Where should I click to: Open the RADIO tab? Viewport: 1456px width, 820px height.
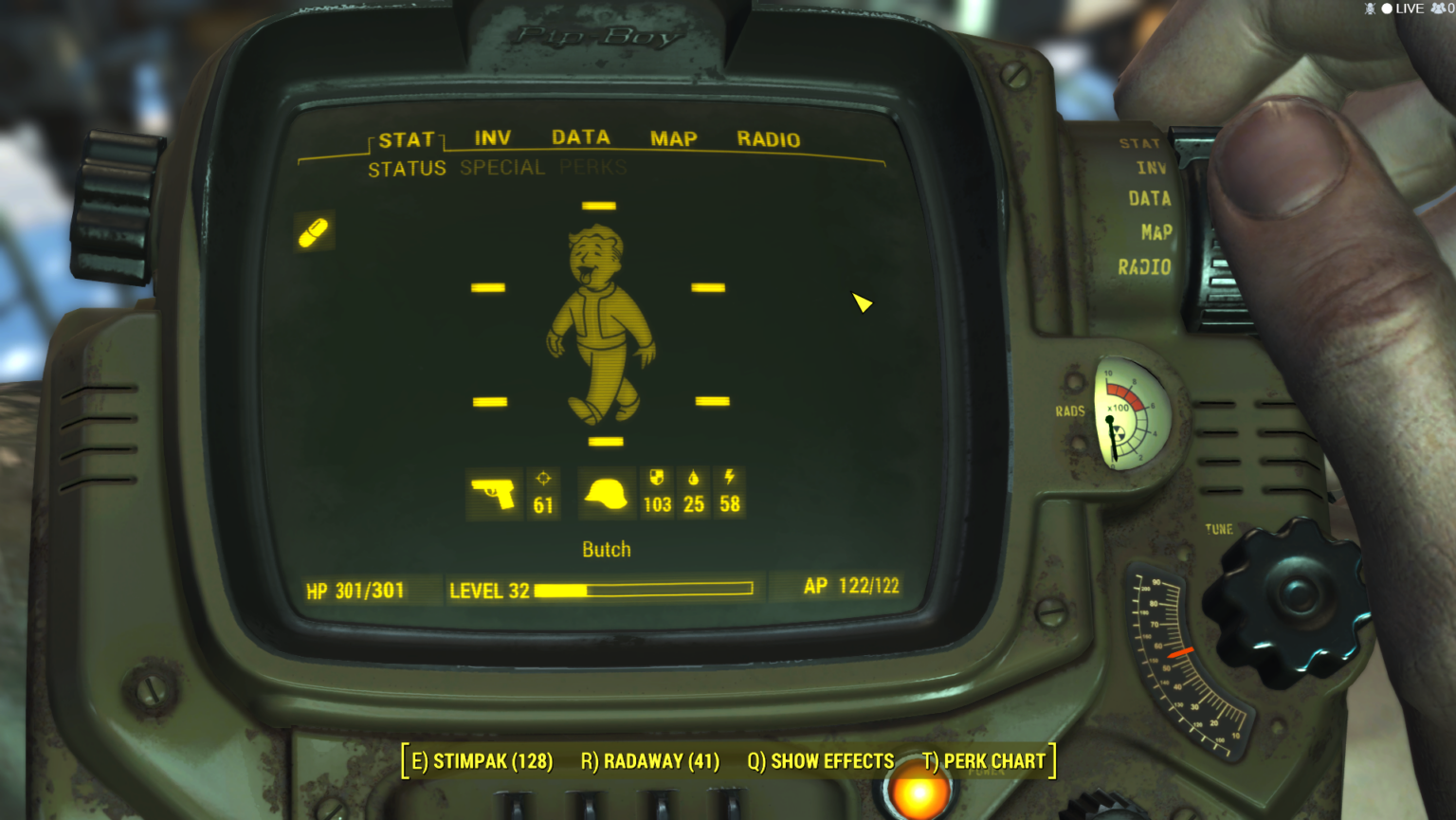coord(769,139)
